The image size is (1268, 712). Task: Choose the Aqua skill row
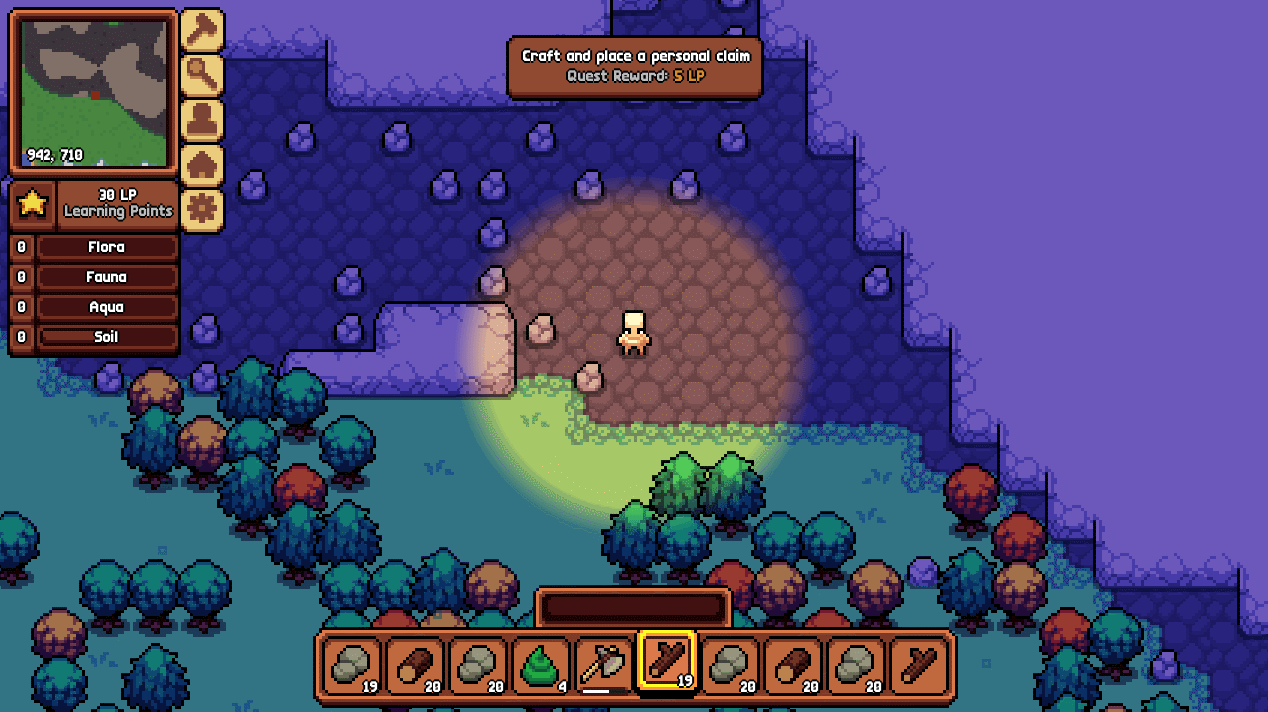[x=107, y=307]
